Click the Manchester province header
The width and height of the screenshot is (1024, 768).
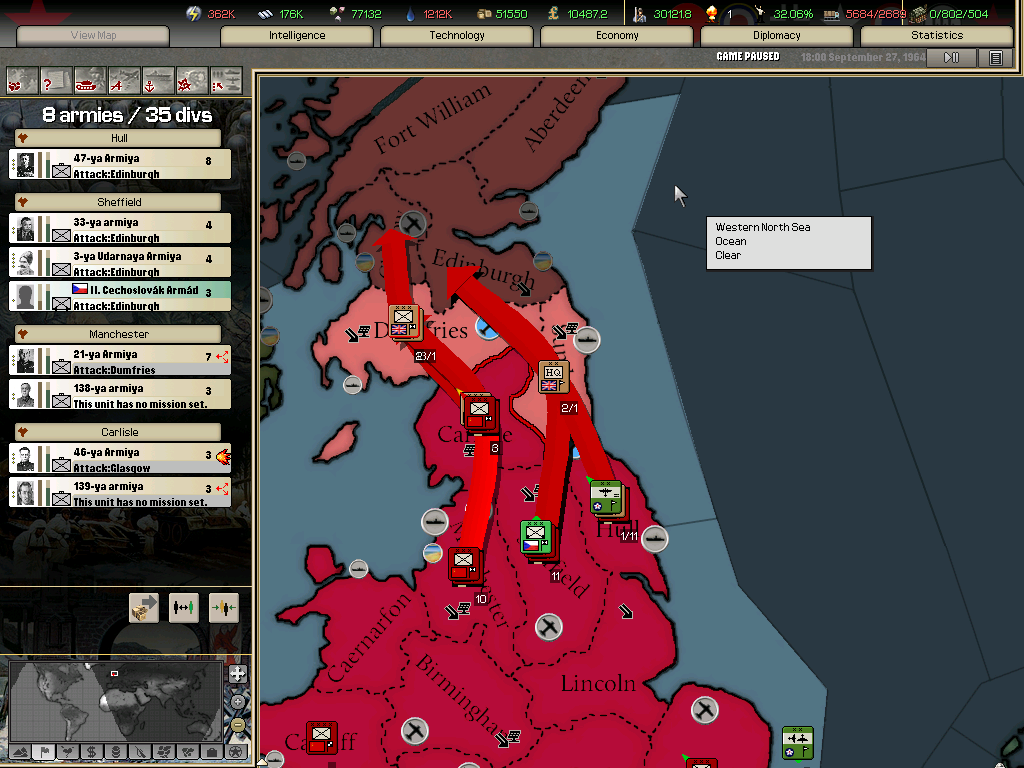coord(119,334)
